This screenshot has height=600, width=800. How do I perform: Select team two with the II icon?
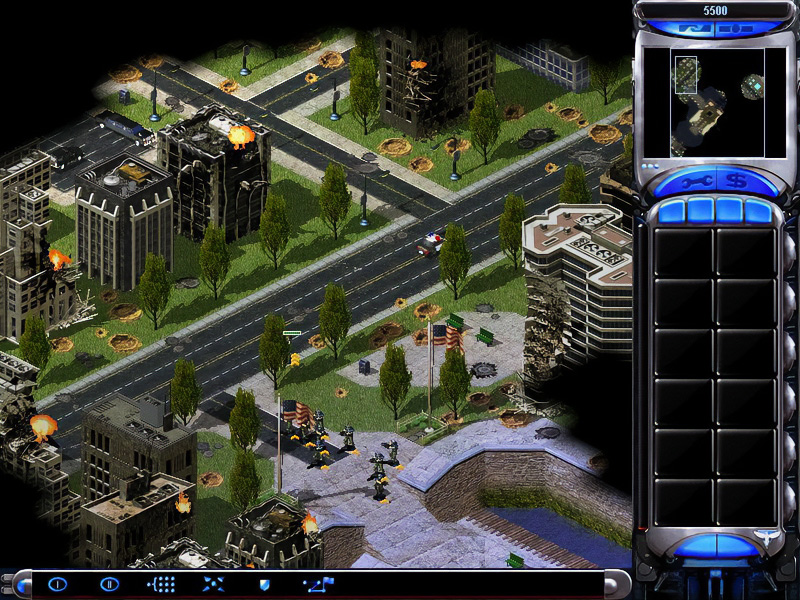pos(109,584)
